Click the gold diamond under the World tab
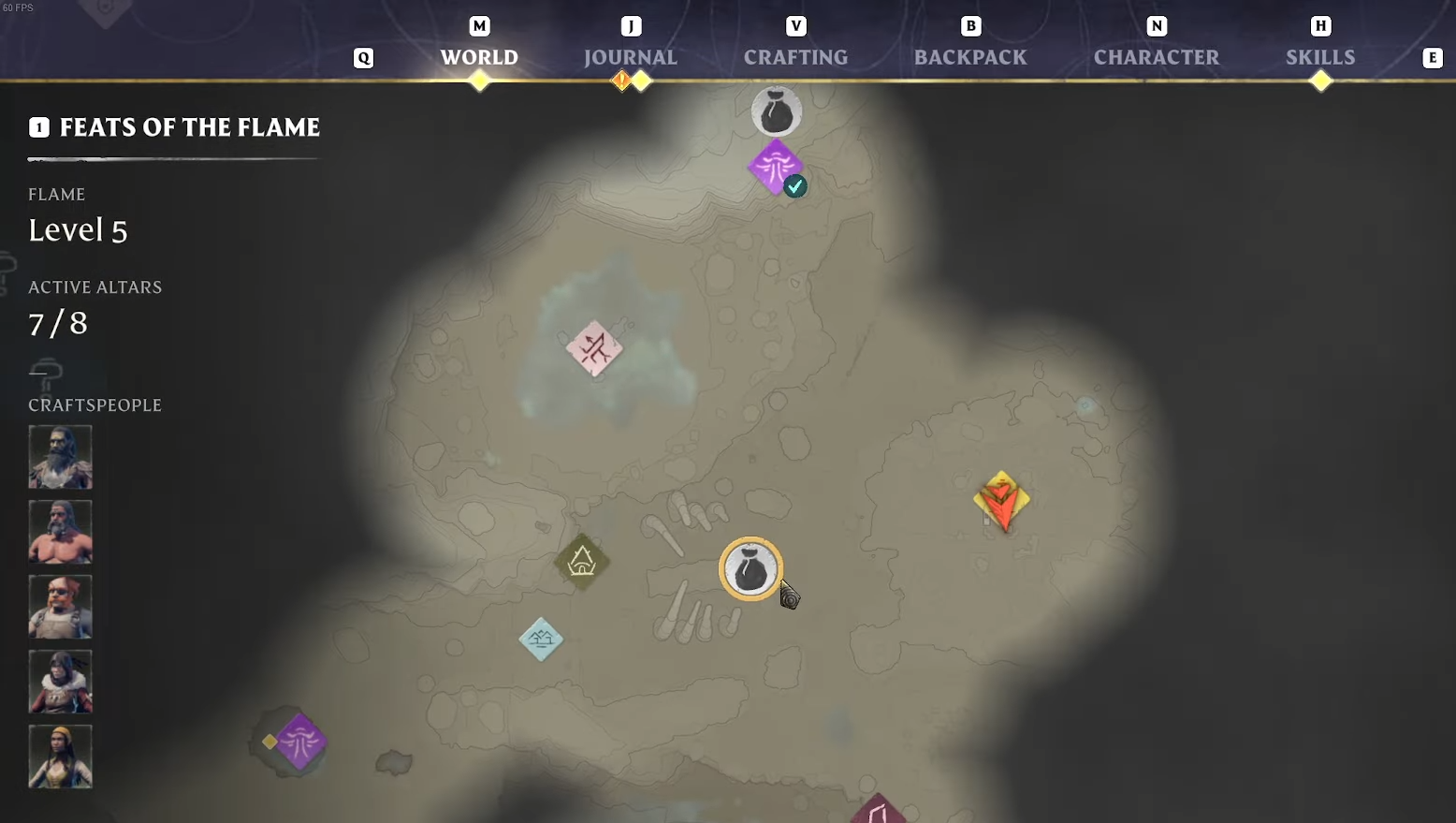The image size is (1456, 823). [x=479, y=81]
